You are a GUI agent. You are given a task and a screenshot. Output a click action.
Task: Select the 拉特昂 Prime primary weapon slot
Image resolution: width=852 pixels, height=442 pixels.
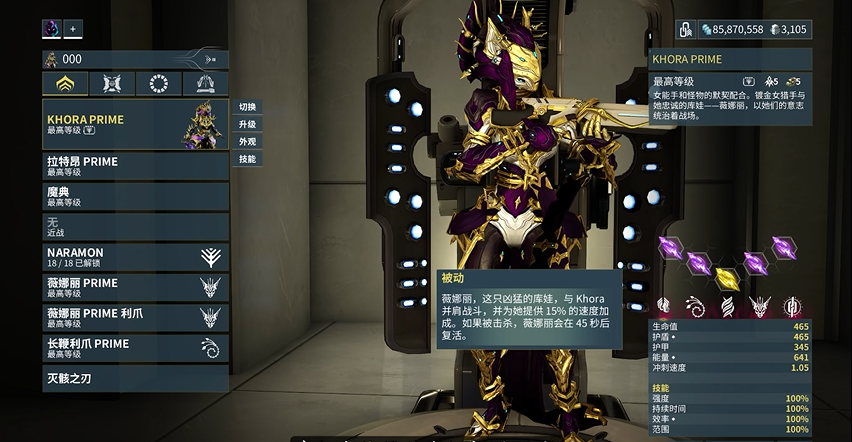tap(135, 166)
